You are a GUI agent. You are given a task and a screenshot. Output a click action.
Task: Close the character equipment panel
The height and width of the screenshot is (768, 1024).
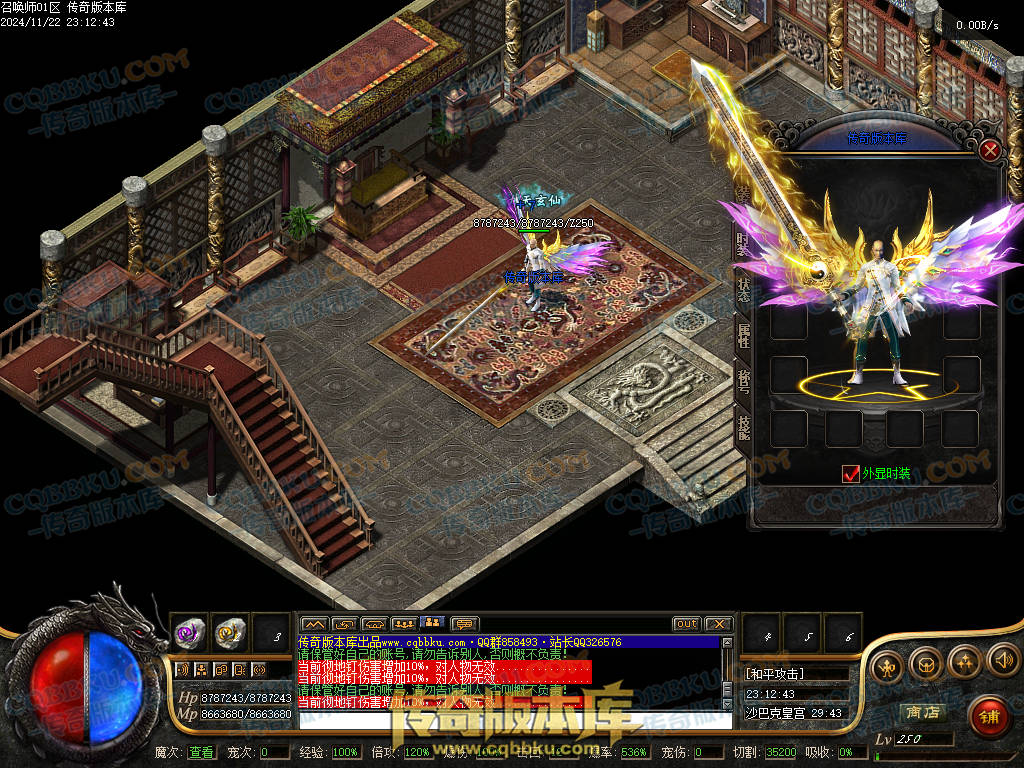pos(990,151)
